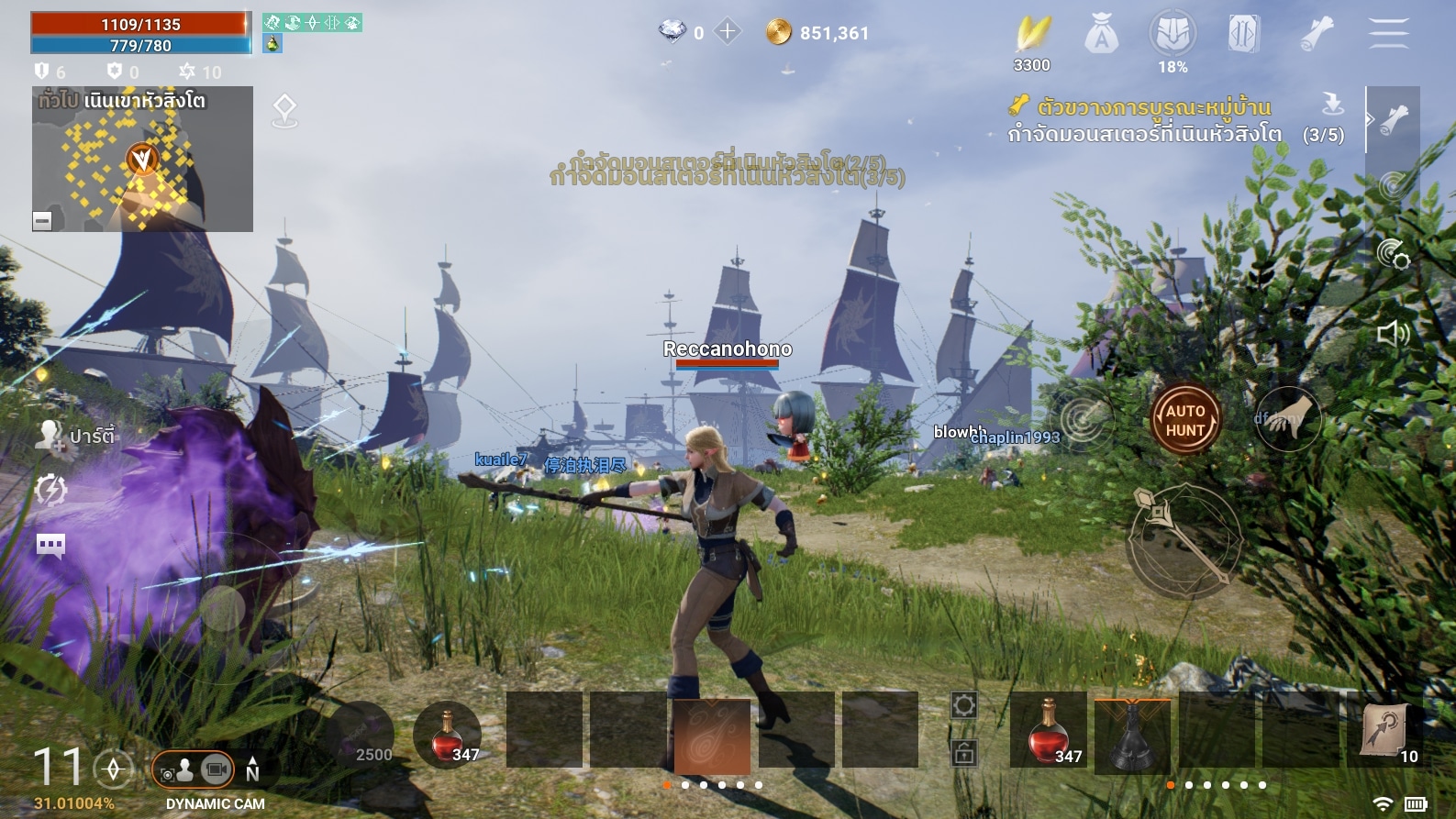Tap the hand grab interaction button
Viewport: 1456px width, 819px height.
coord(1288,420)
